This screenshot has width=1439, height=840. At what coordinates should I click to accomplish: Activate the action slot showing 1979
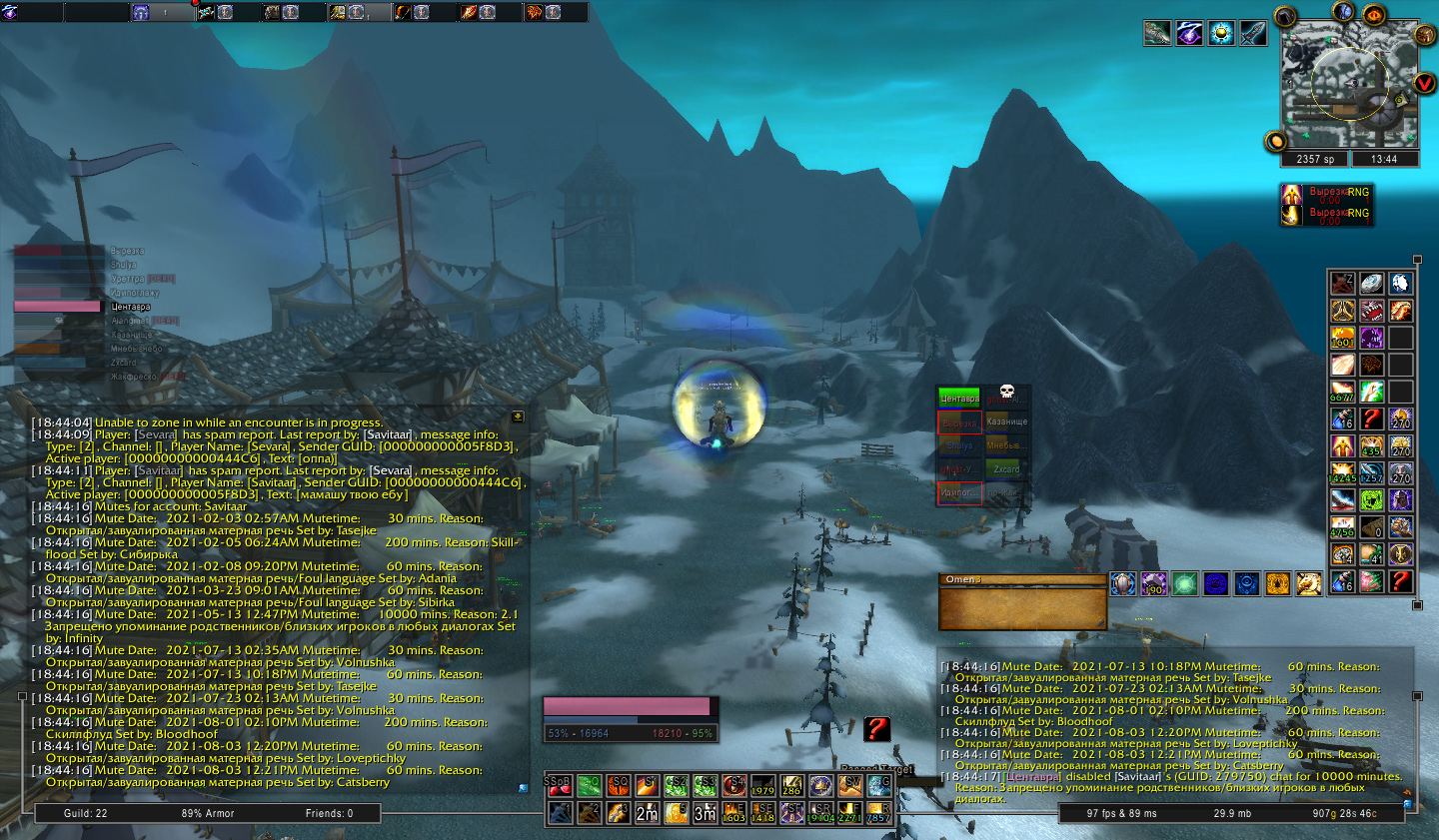pos(763,785)
